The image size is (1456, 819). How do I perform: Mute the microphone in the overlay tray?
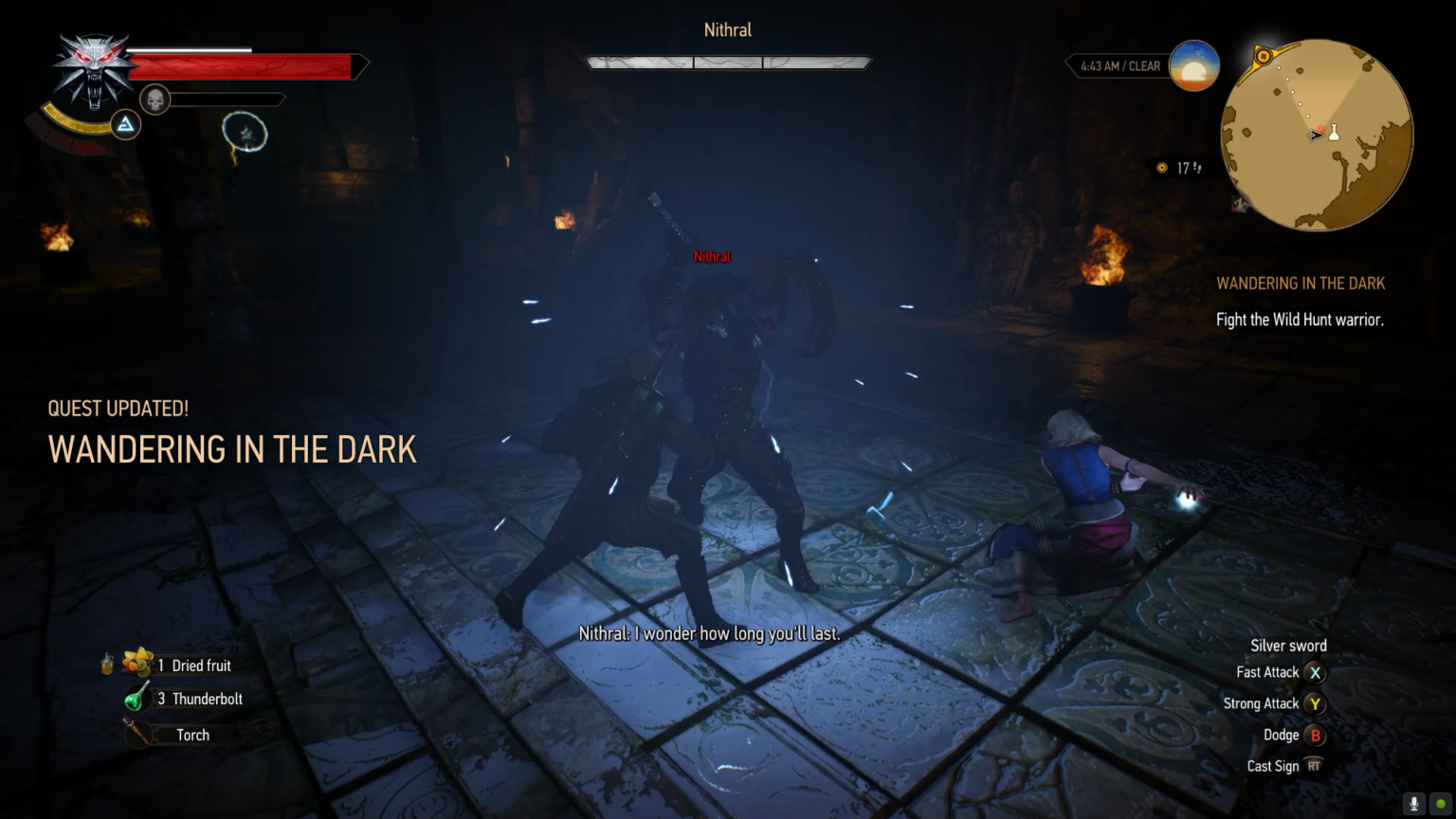click(1414, 803)
